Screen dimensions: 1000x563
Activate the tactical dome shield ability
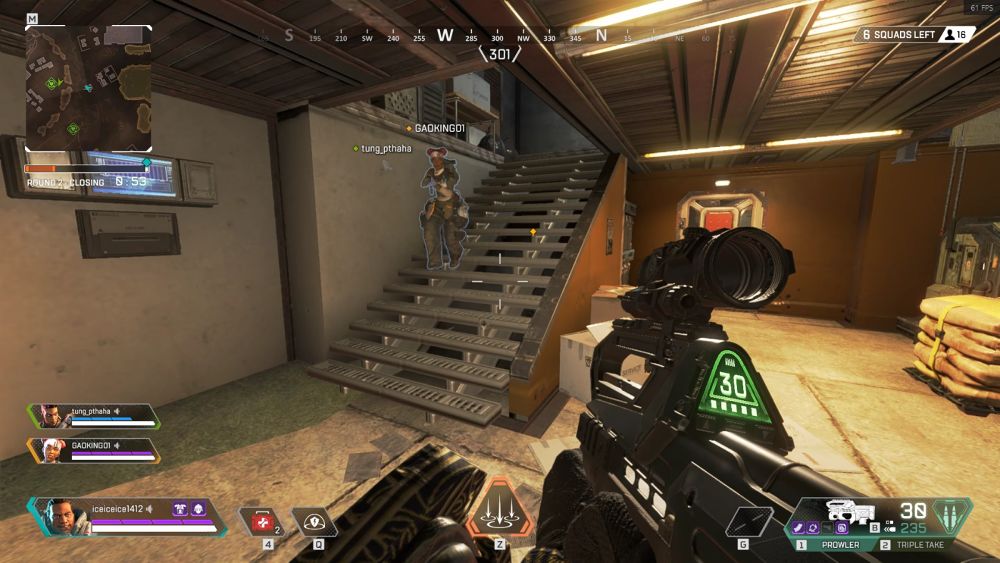click(318, 522)
